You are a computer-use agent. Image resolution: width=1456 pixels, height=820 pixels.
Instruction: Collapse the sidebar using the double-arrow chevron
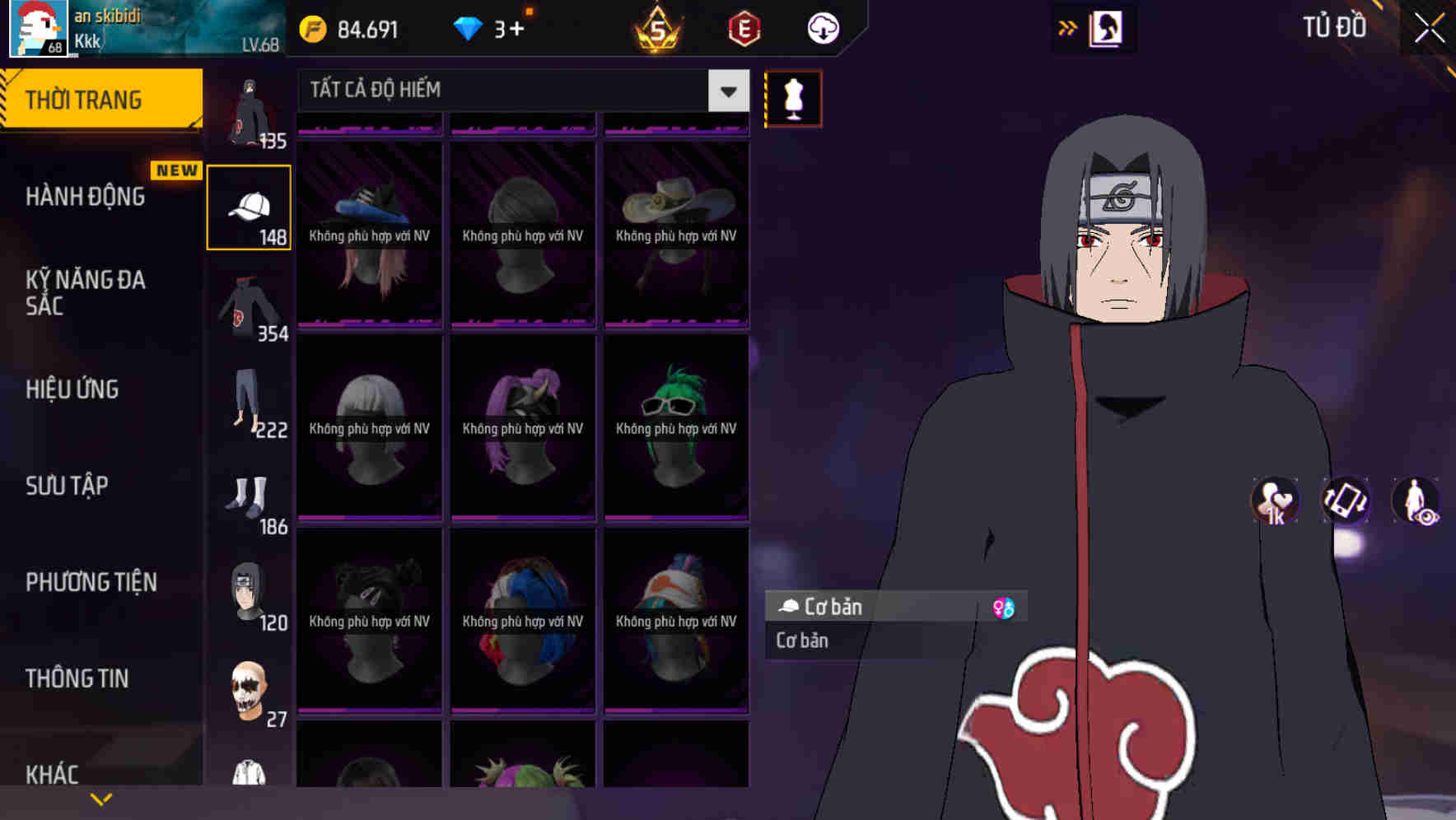(x=1068, y=27)
